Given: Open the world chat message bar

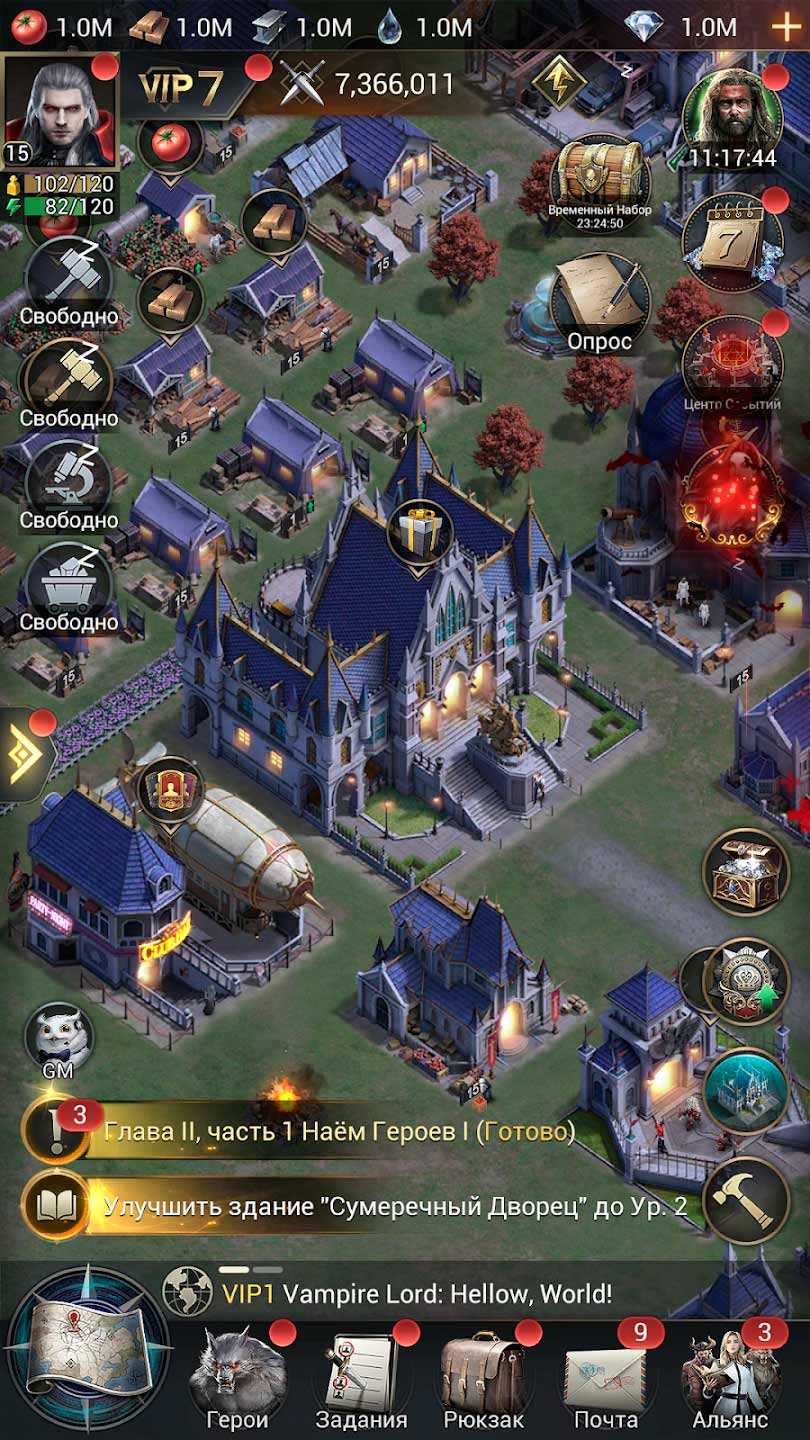Looking at the screenshot, I should (x=420, y=1294).
